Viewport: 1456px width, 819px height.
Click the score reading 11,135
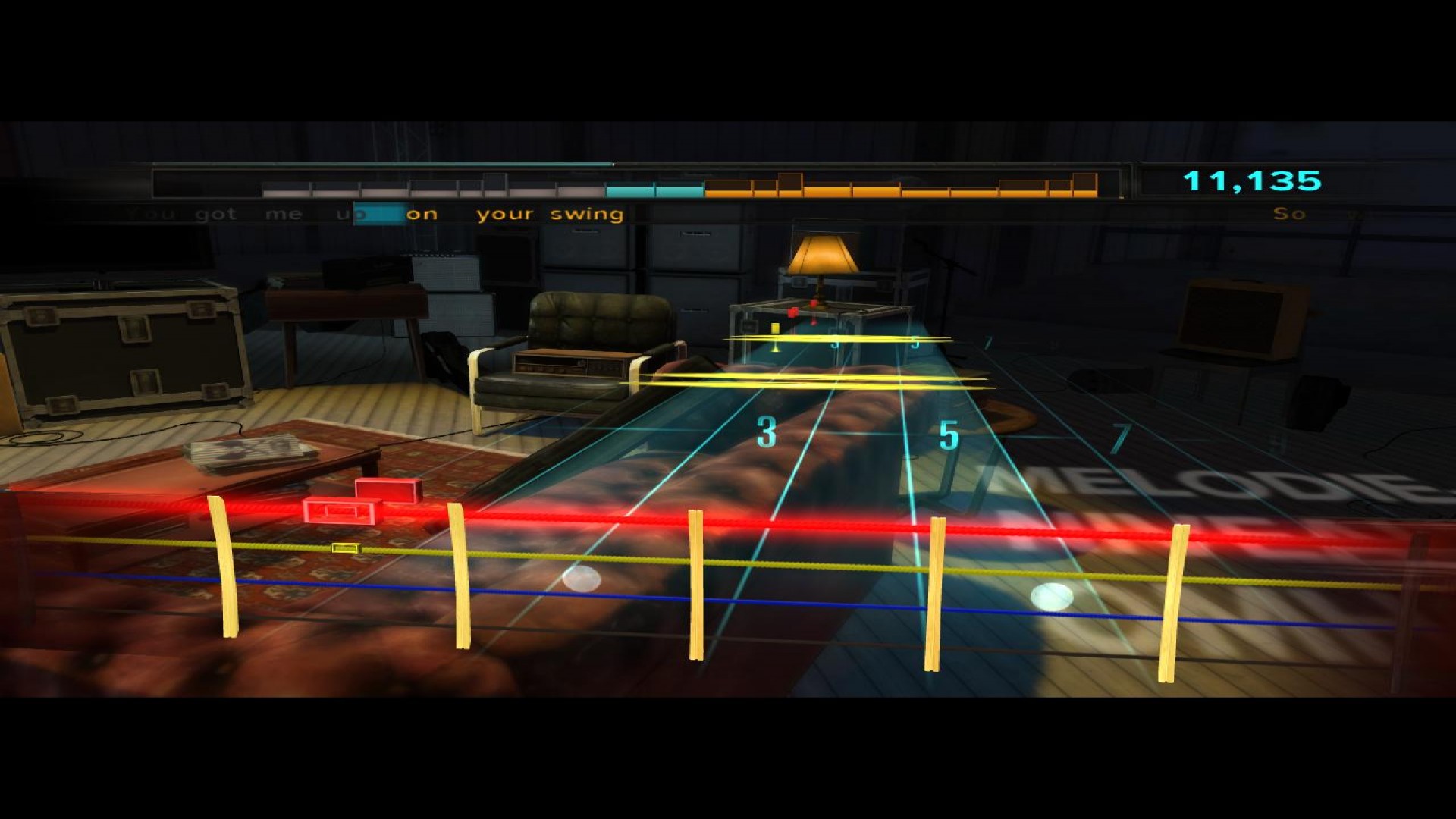pos(1251,180)
